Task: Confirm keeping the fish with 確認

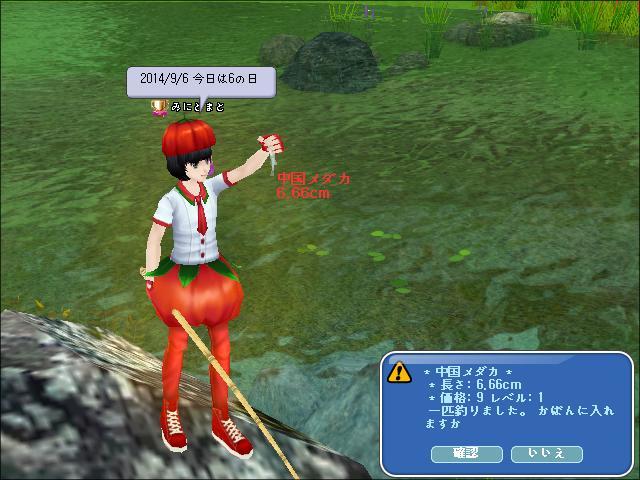Action: coord(466,454)
